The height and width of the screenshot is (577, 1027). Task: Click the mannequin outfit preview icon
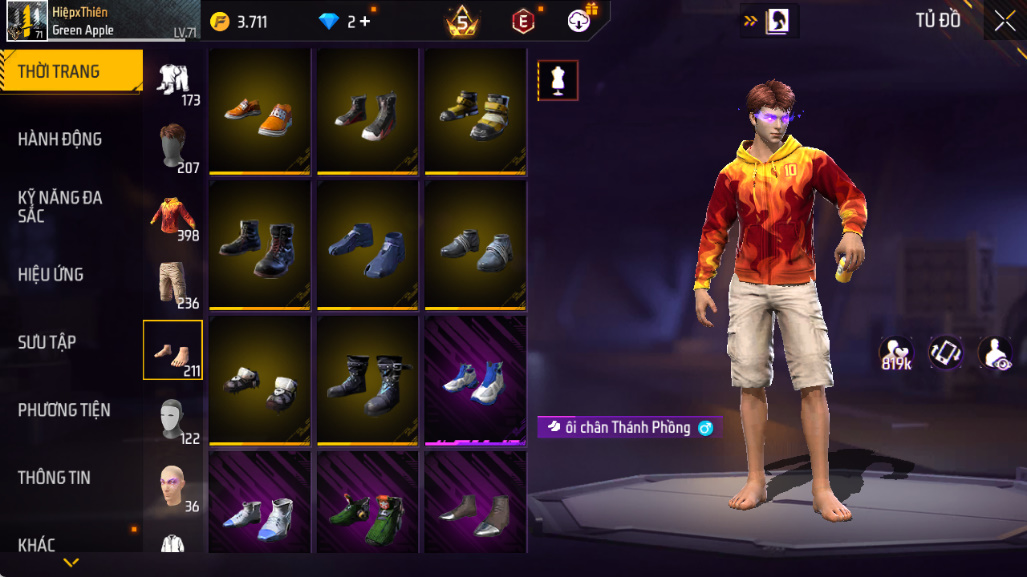coord(558,81)
